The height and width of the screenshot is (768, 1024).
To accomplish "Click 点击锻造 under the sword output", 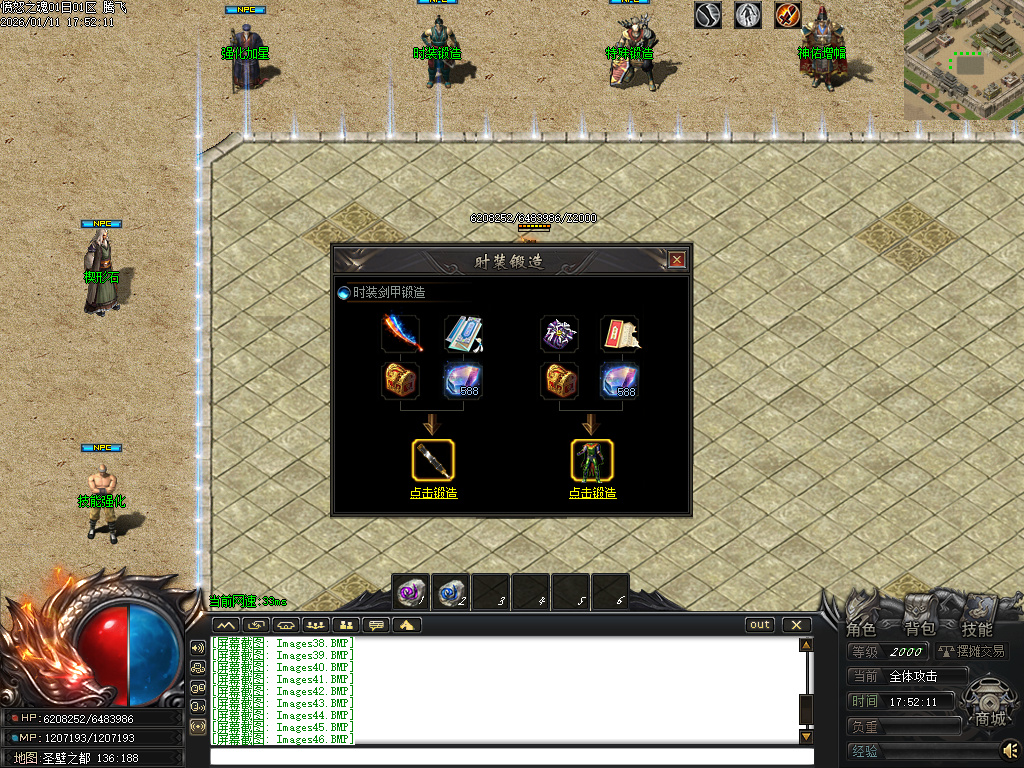I will (x=433, y=493).
